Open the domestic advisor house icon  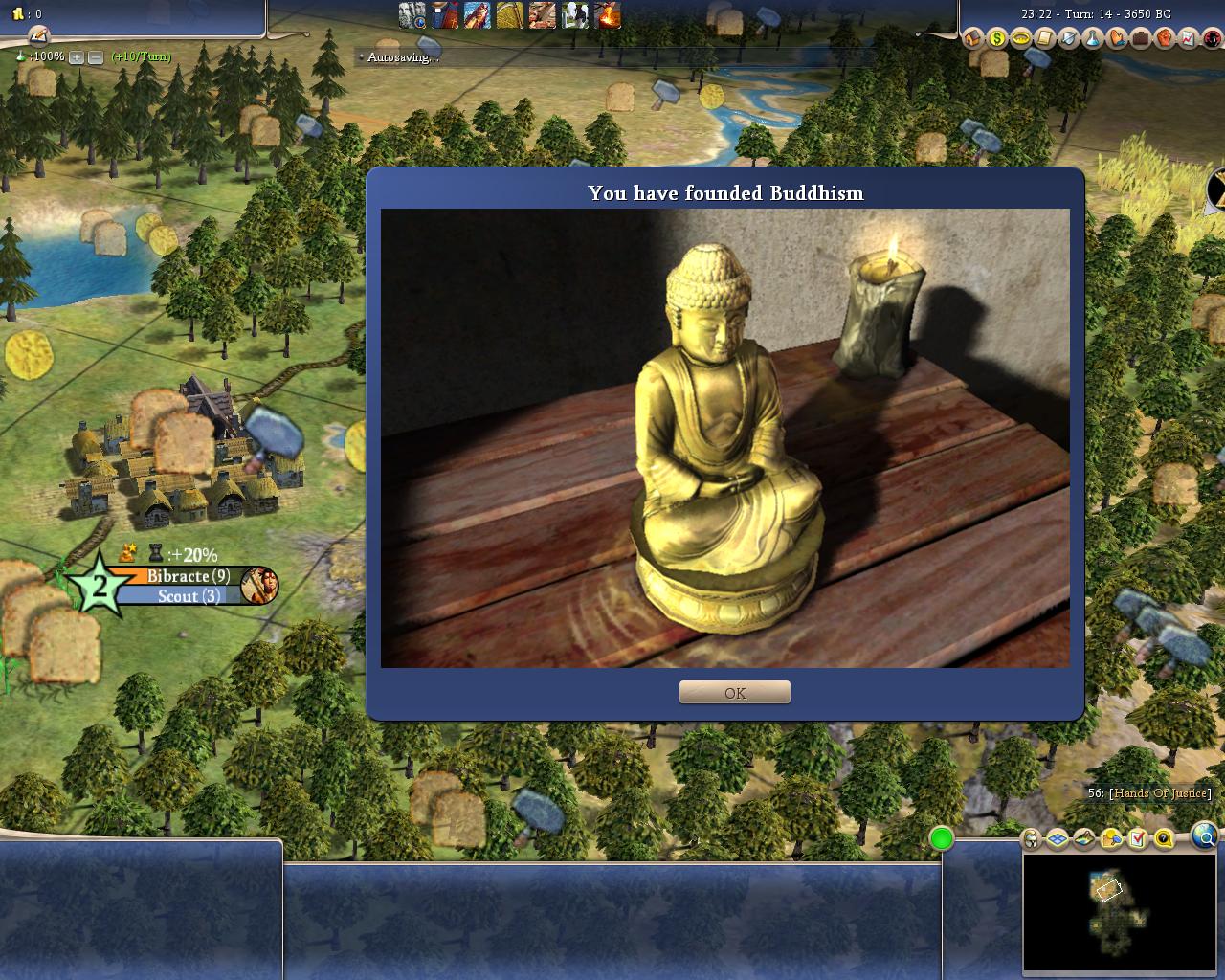(x=973, y=39)
